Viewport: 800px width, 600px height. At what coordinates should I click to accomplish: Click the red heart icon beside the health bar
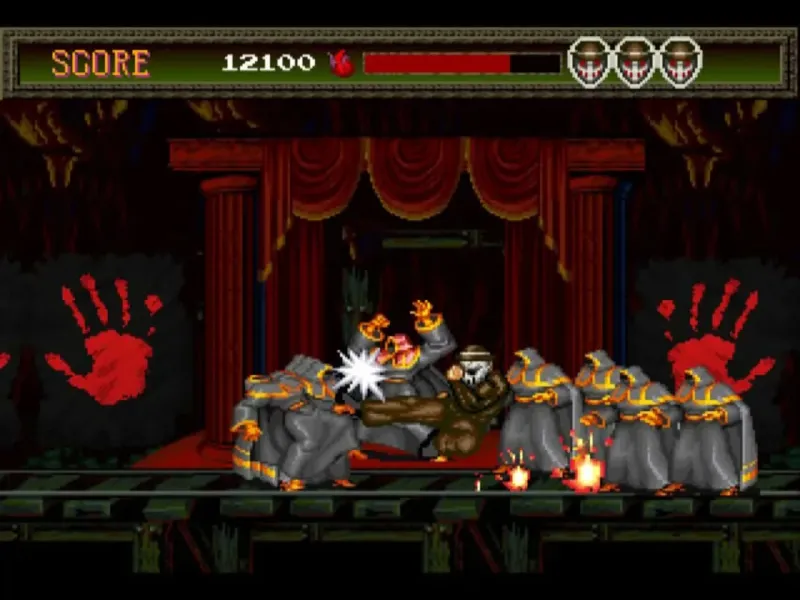pos(341,63)
